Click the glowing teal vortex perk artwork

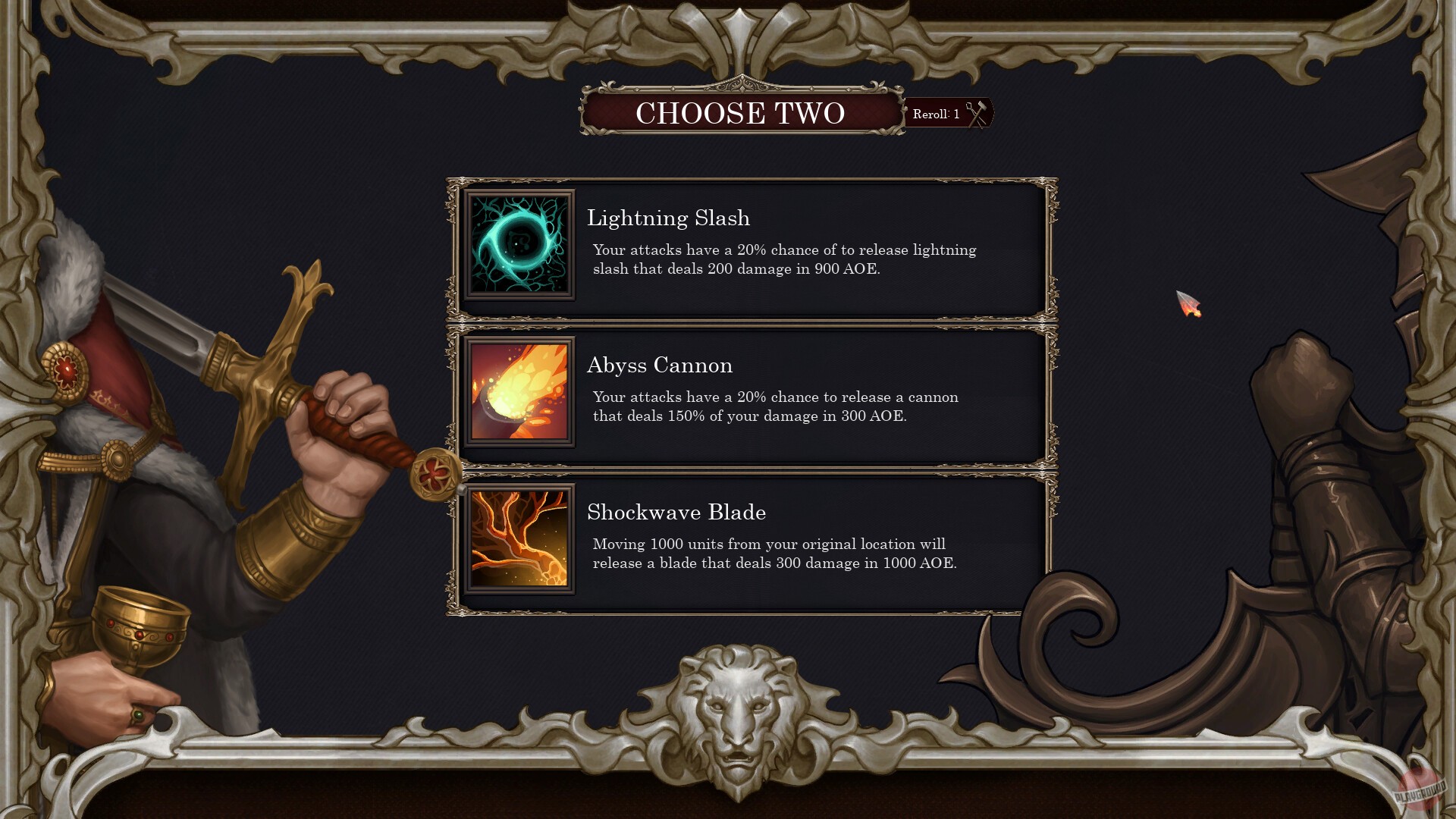(x=520, y=244)
